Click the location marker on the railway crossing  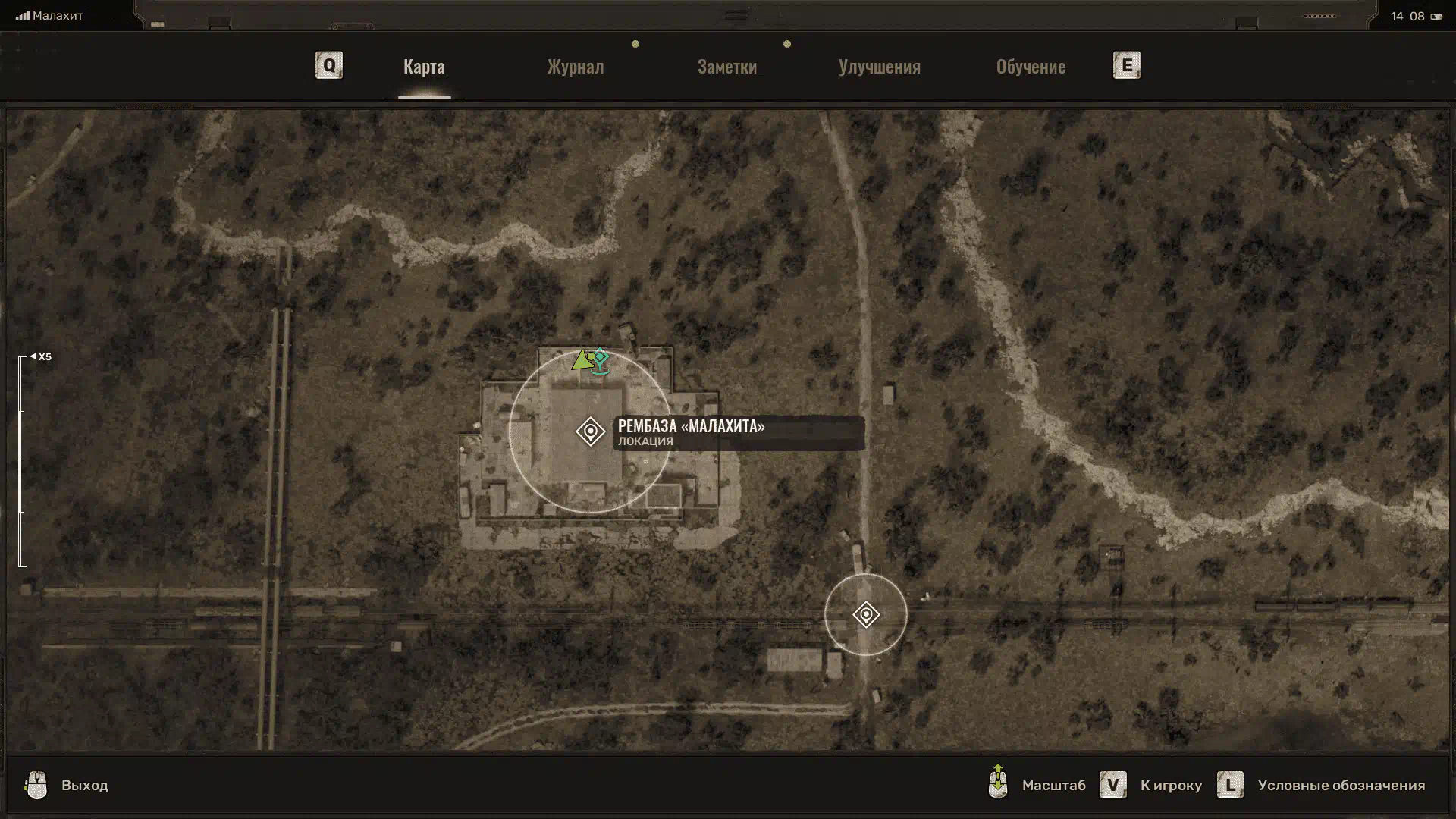tap(865, 614)
